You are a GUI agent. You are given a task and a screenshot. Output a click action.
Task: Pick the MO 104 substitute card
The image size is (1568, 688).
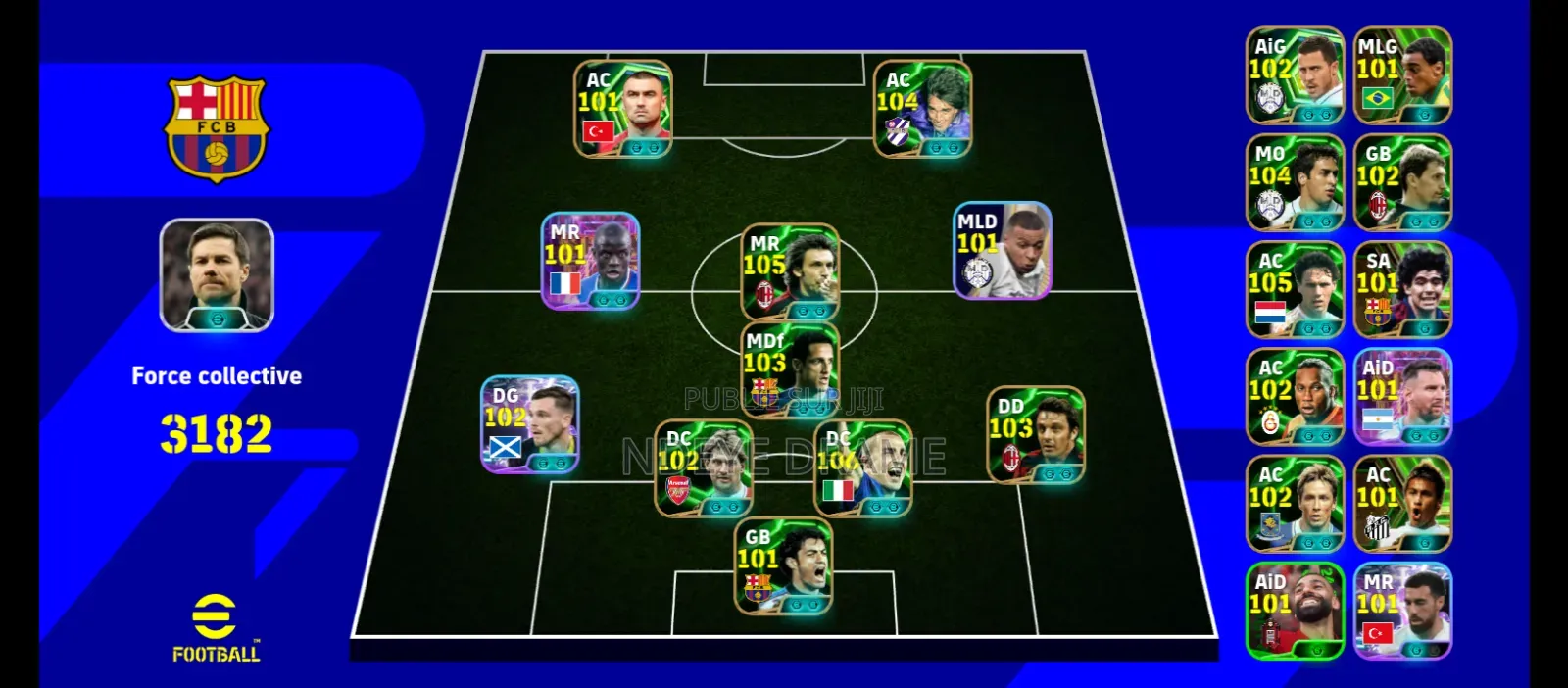tap(1295, 183)
